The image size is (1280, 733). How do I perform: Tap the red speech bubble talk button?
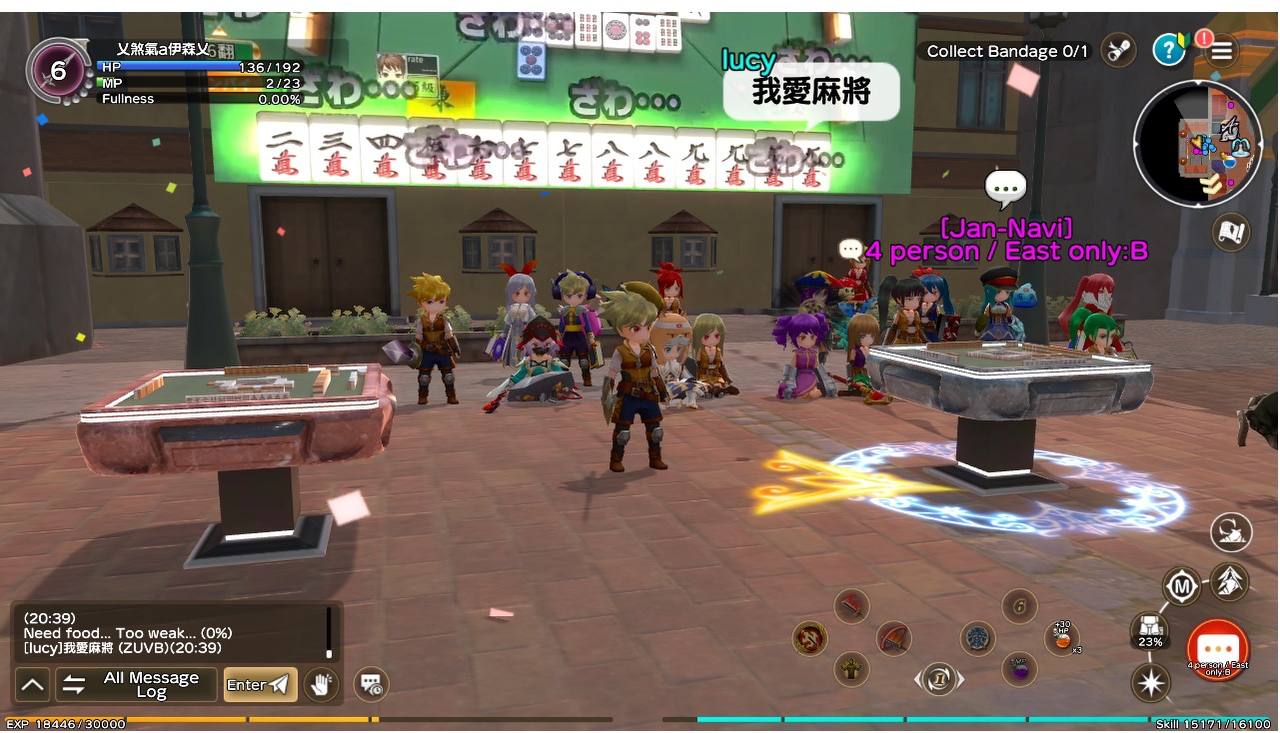[1217, 649]
